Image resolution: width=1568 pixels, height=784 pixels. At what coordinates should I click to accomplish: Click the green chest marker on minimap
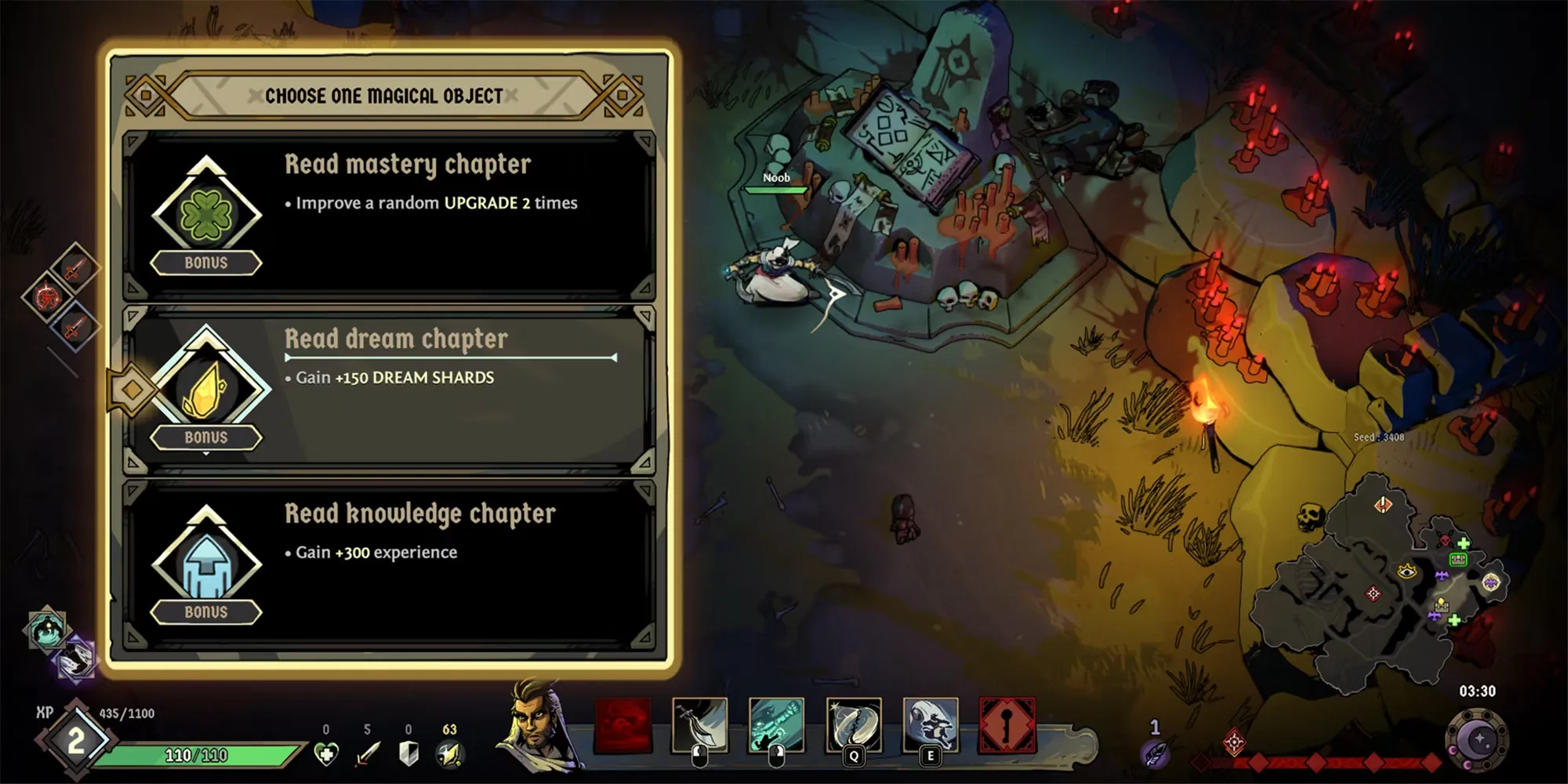tap(1458, 559)
